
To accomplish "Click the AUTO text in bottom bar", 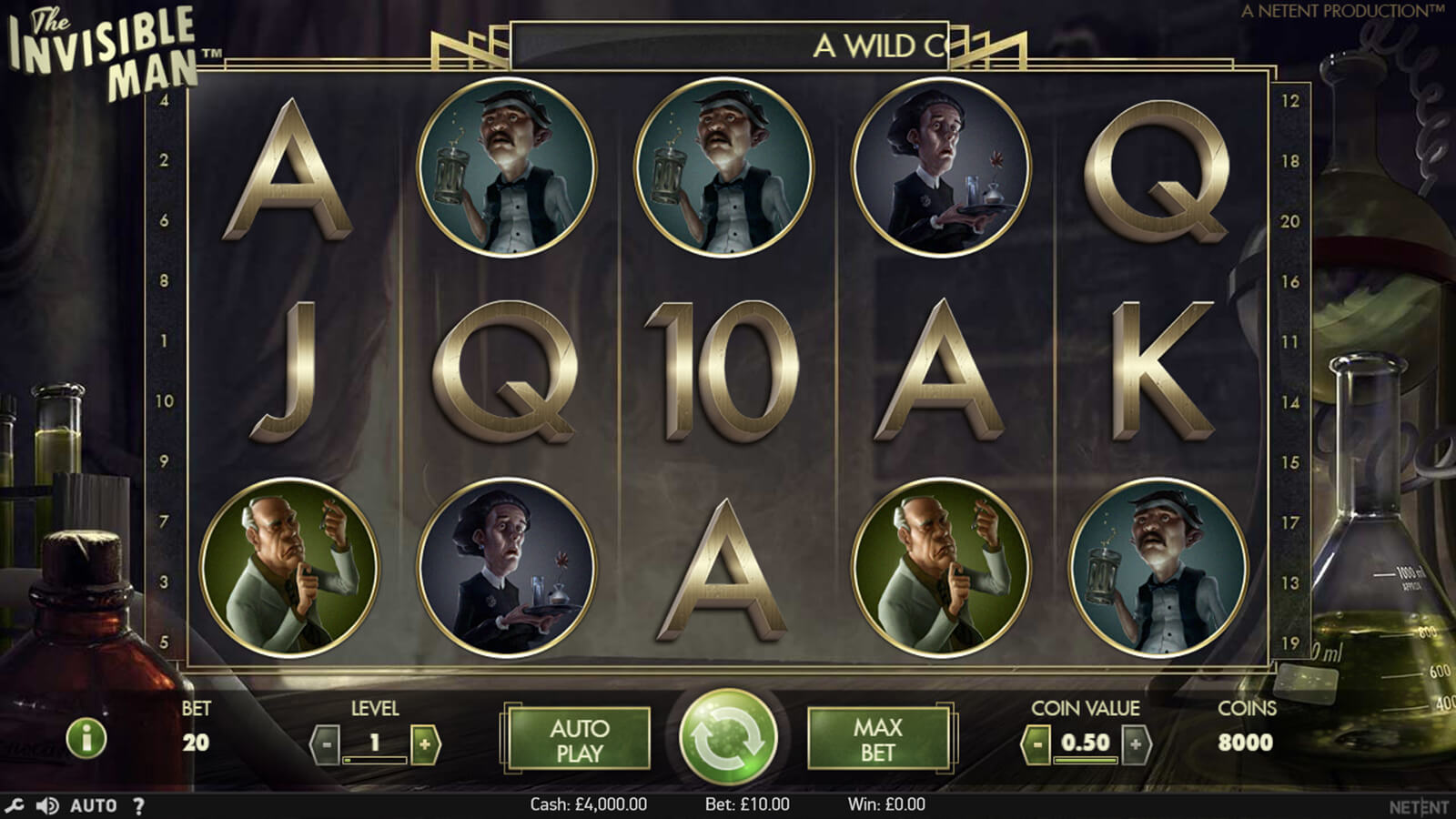I will click(94, 805).
